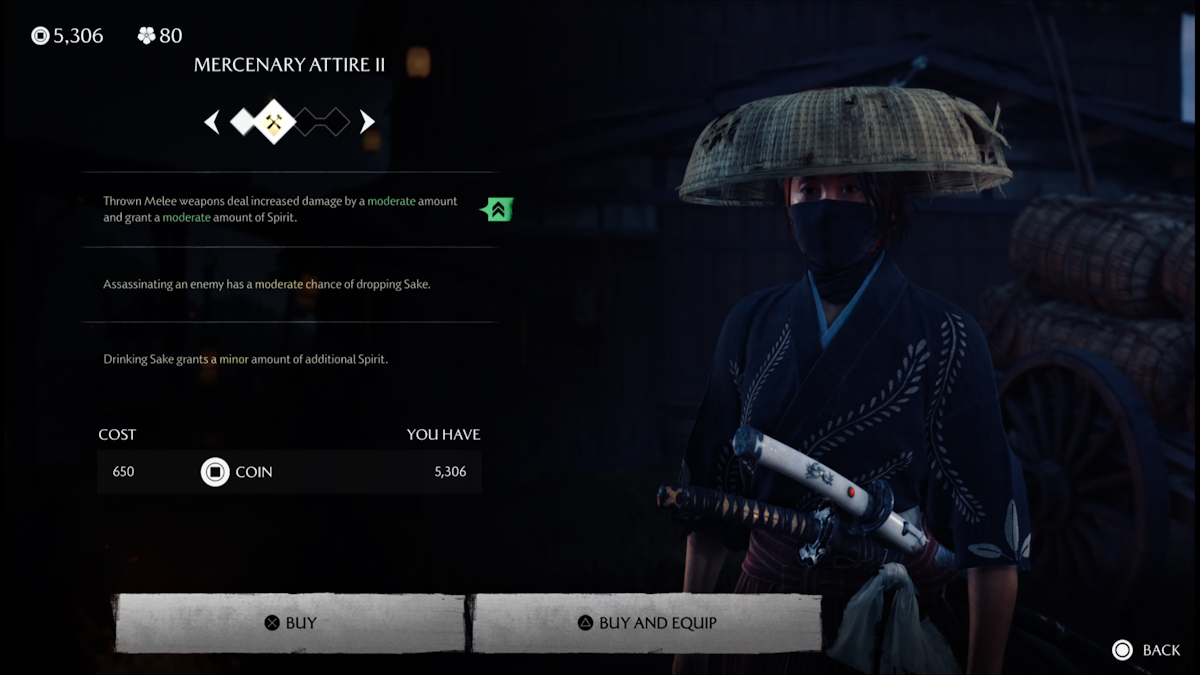
Task: Select the Drinking Sake grants Spirit perk
Action: [246, 358]
